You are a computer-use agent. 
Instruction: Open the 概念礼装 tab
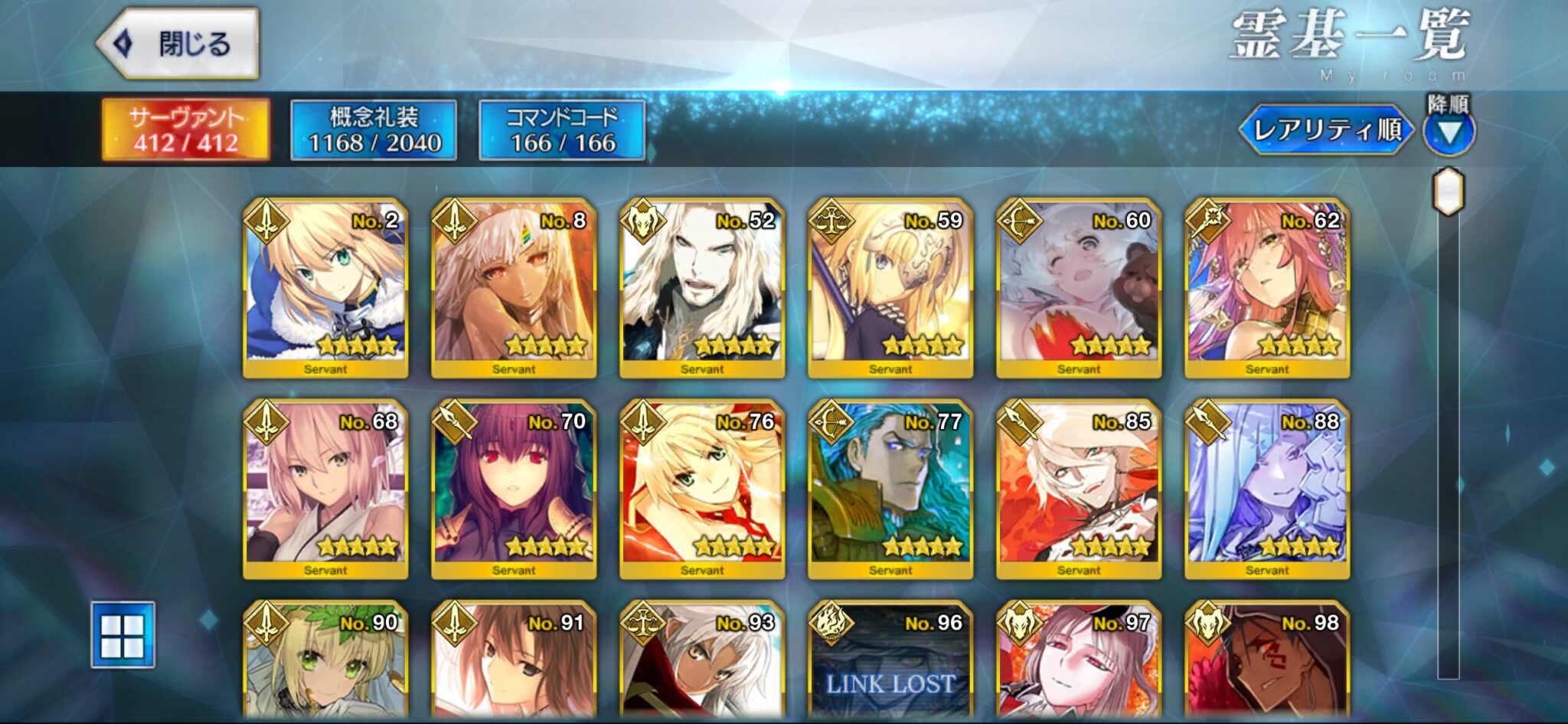pyautogui.click(x=374, y=129)
